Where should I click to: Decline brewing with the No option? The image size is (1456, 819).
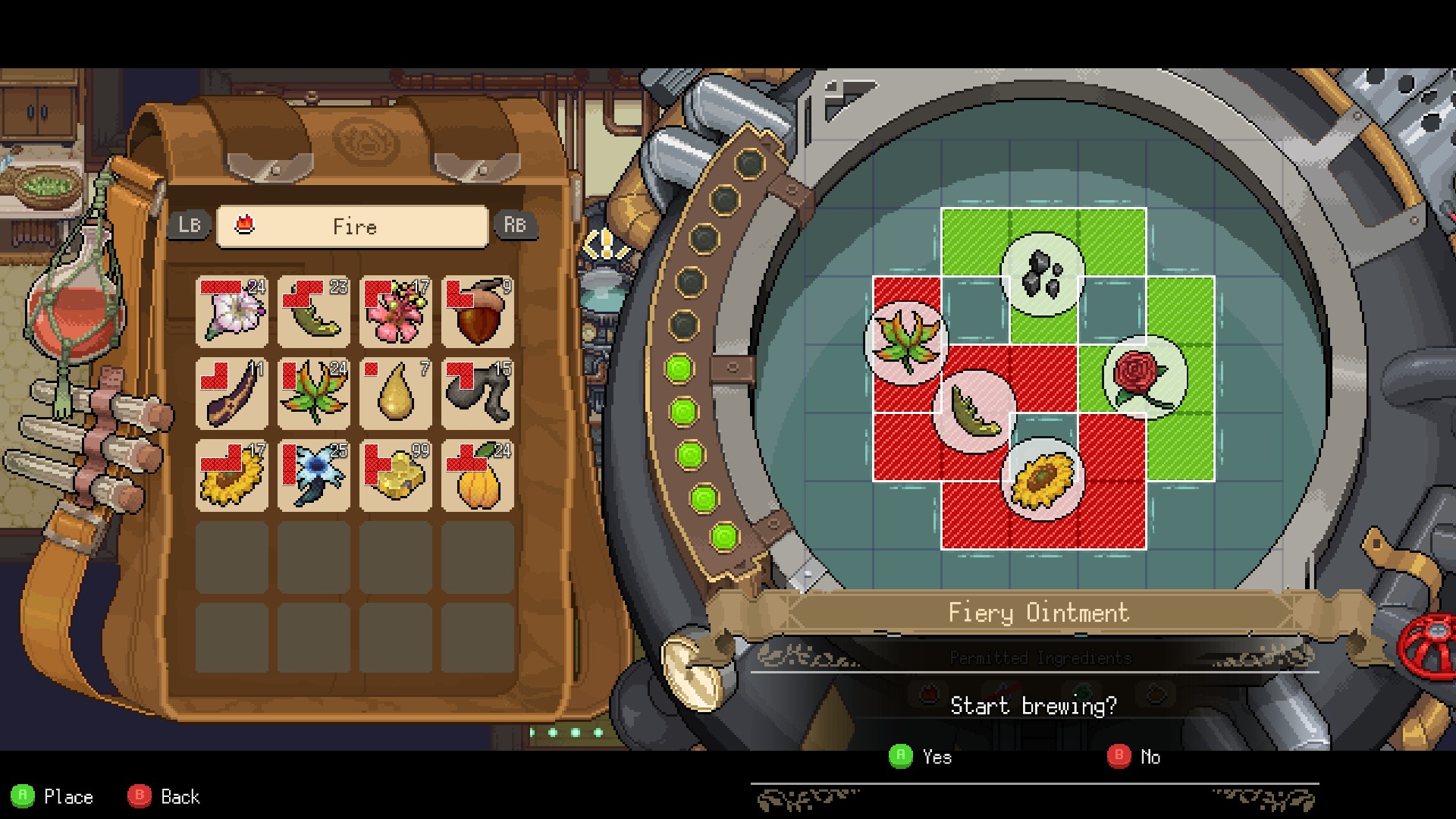(x=1134, y=756)
